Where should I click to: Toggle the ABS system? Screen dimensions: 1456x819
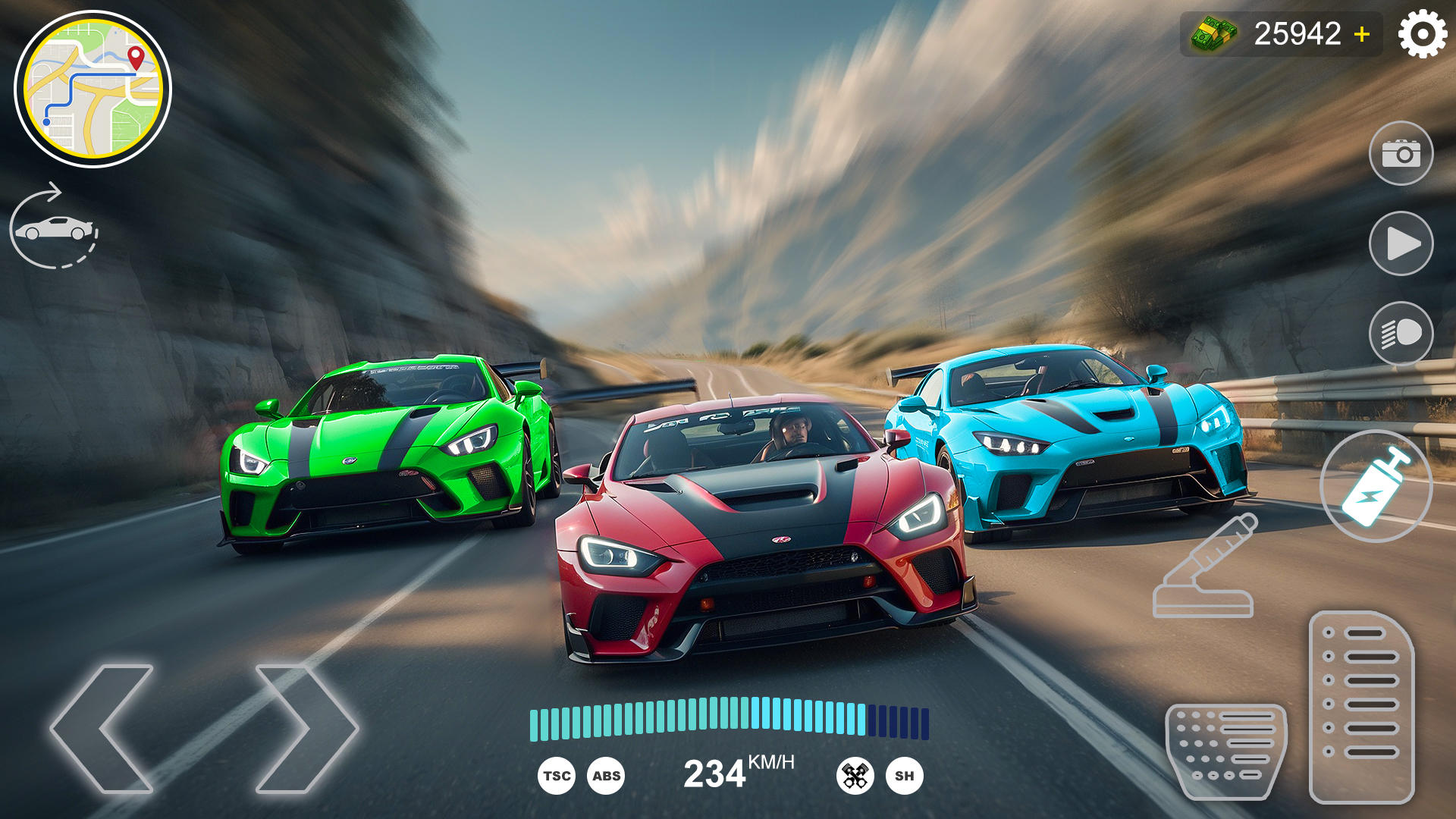pos(607,775)
